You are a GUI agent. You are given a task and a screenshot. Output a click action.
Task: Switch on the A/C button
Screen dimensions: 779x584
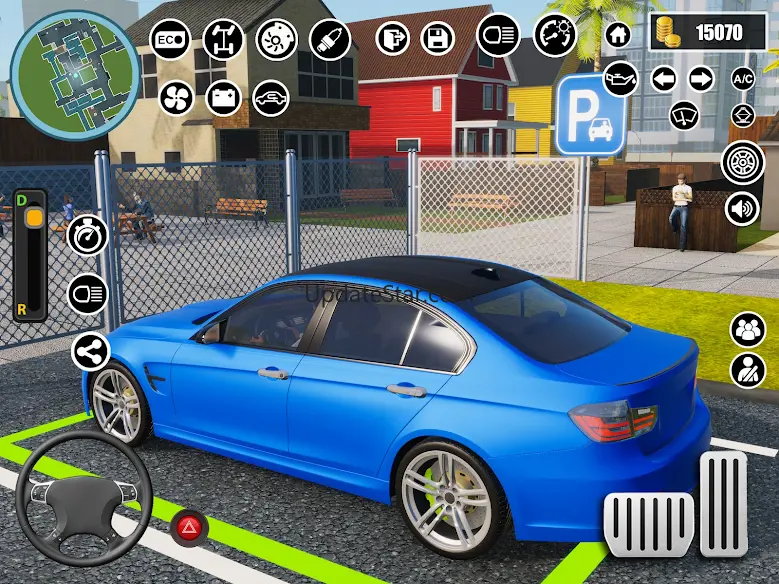pos(743,78)
